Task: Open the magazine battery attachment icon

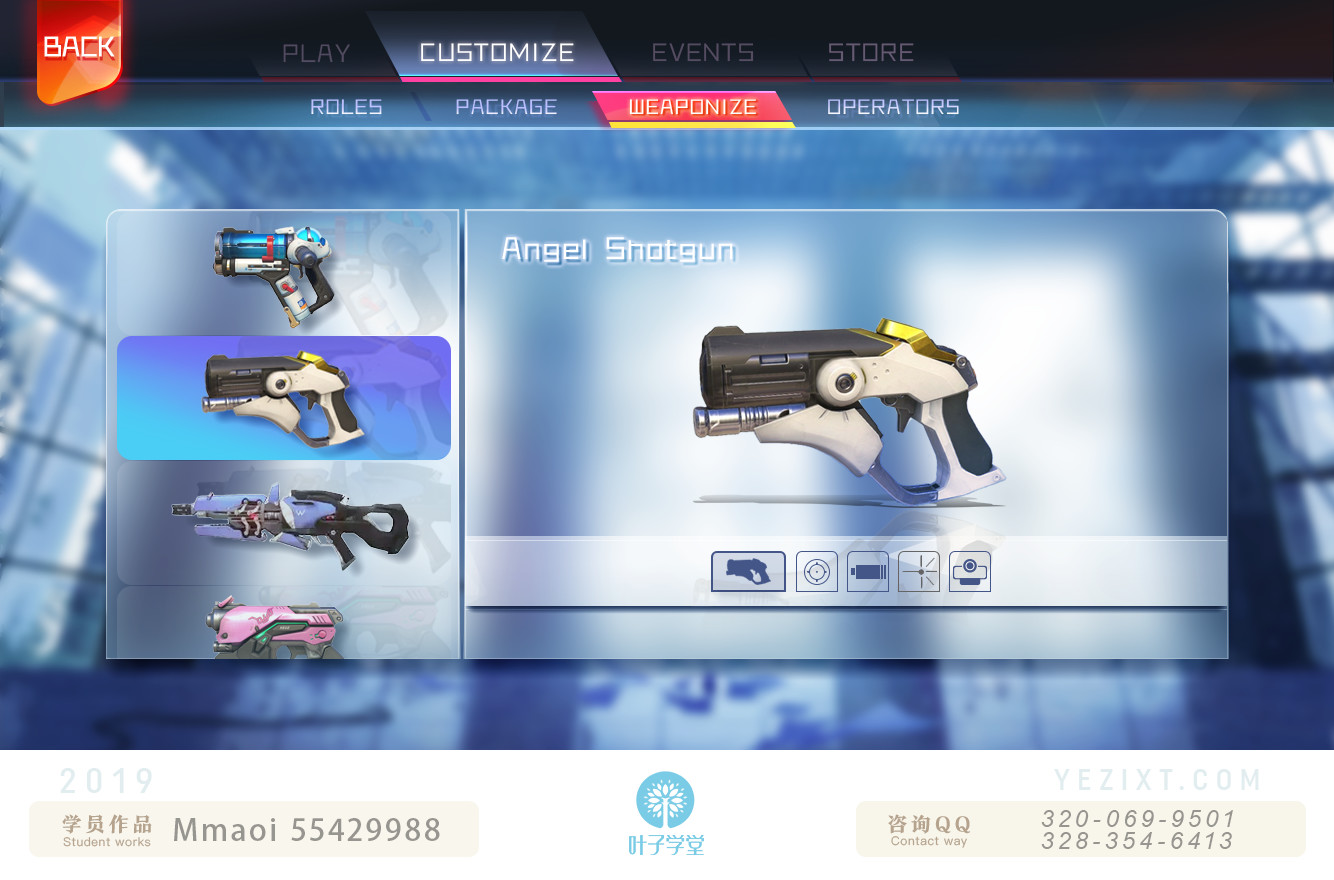Action: click(x=868, y=572)
